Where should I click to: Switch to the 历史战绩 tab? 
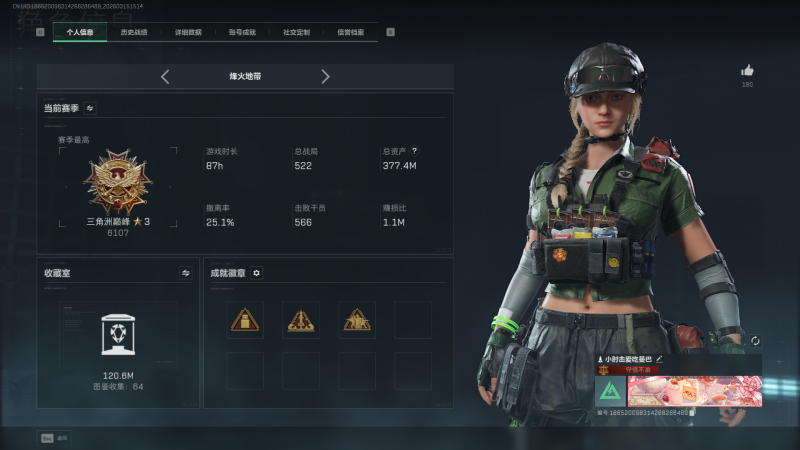[133, 32]
